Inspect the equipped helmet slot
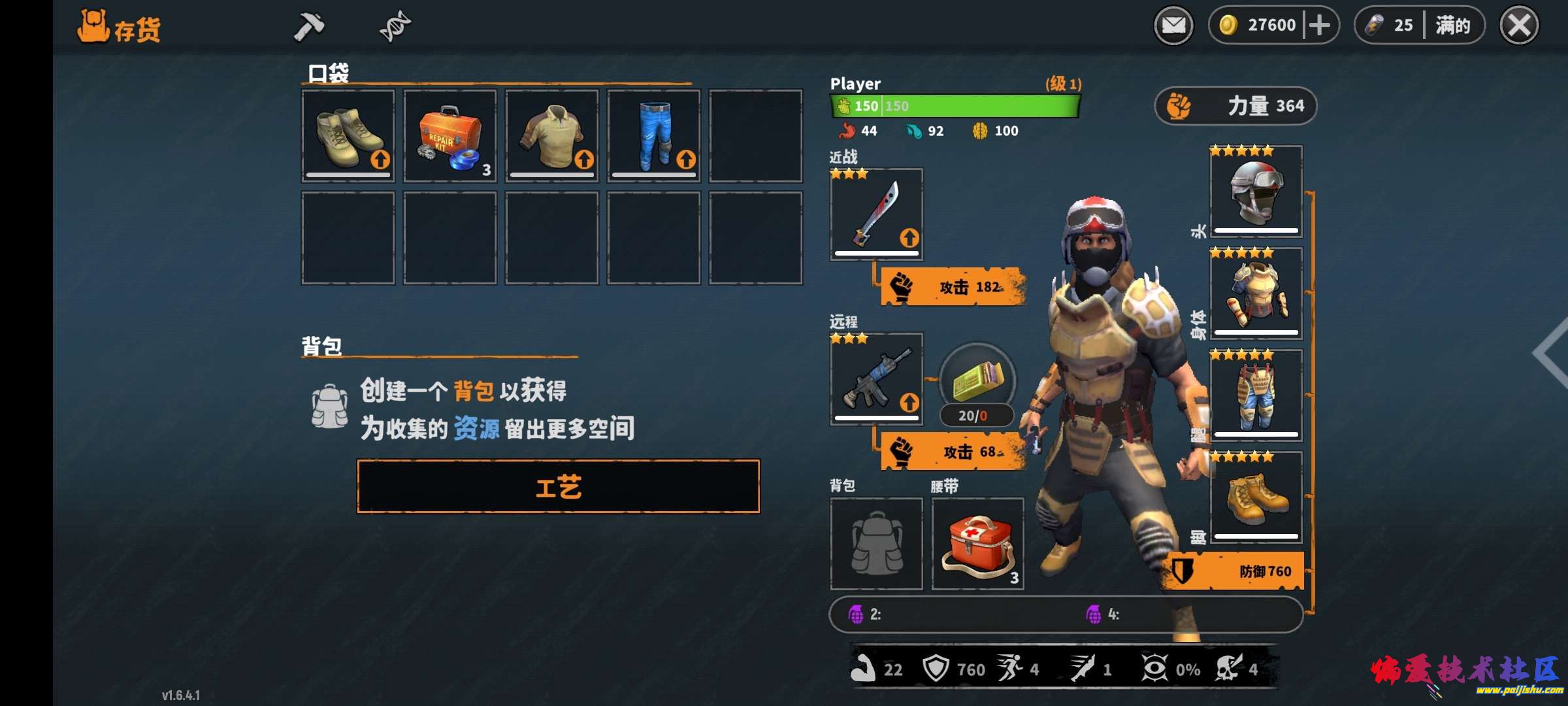 [x=1256, y=192]
